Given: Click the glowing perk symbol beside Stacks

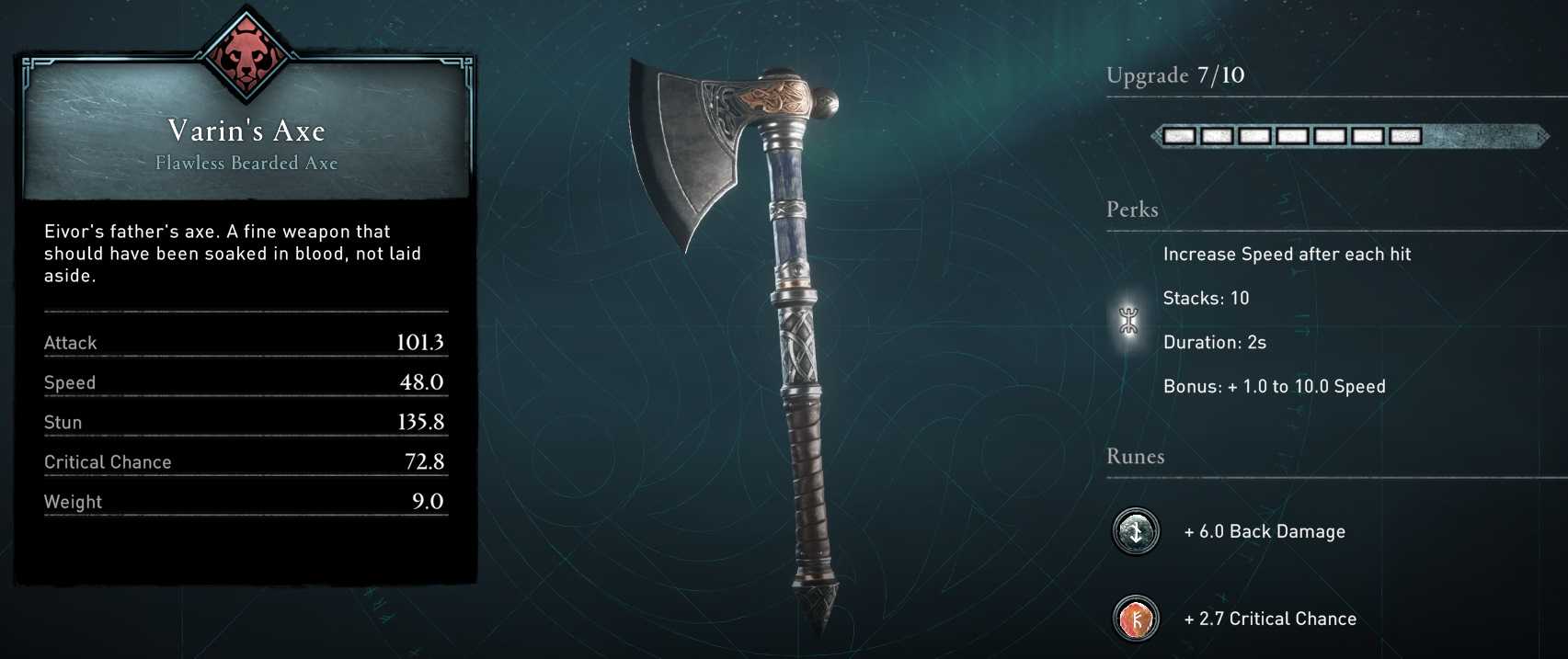Looking at the screenshot, I should tap(1129, 321).
